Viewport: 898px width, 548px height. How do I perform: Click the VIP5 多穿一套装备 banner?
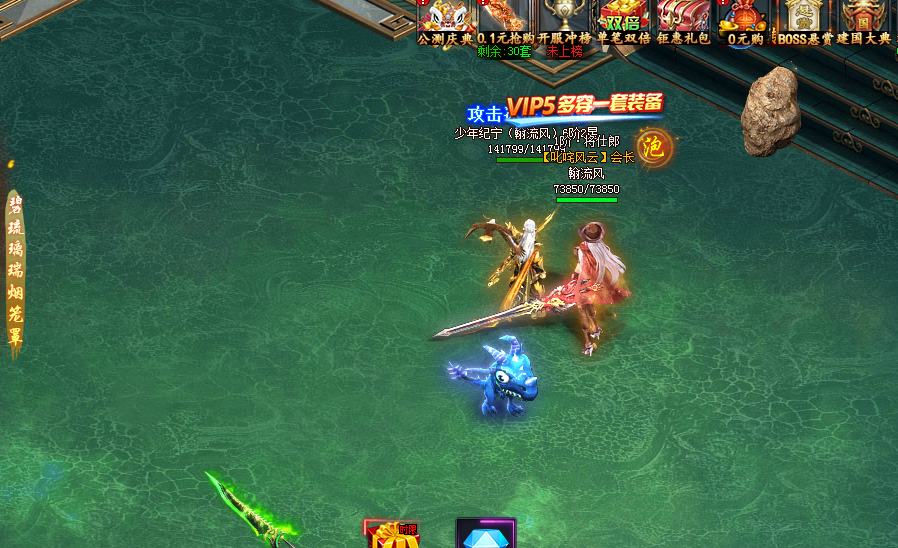[585, 106]
